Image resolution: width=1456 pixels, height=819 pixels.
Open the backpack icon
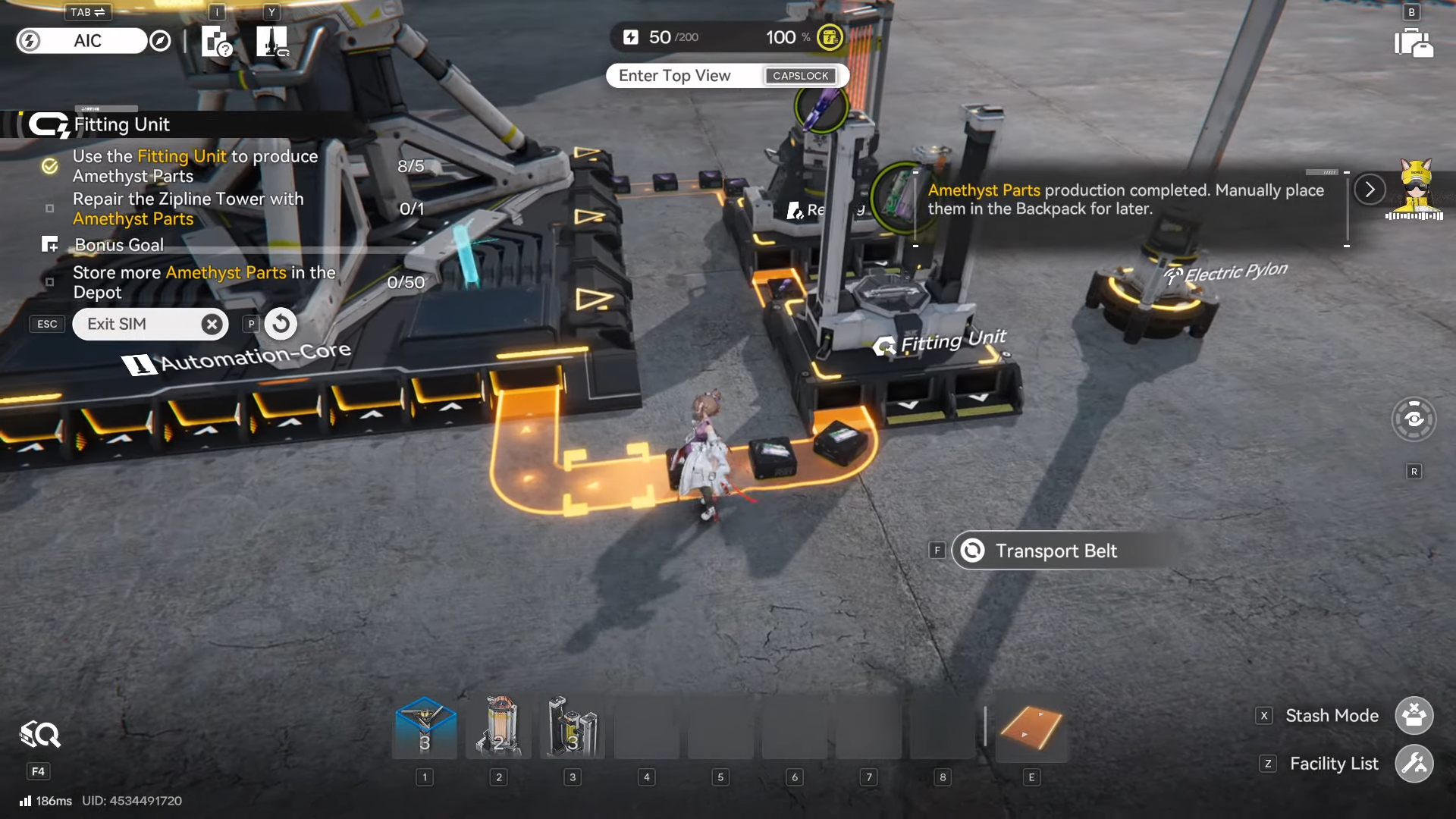click(x=1413, y=42)
